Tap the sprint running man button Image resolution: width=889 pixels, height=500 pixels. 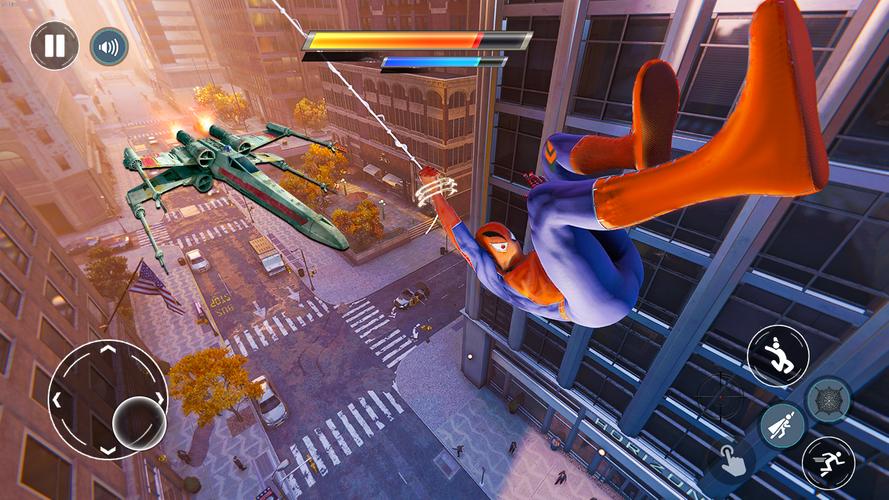pos(828,462)
